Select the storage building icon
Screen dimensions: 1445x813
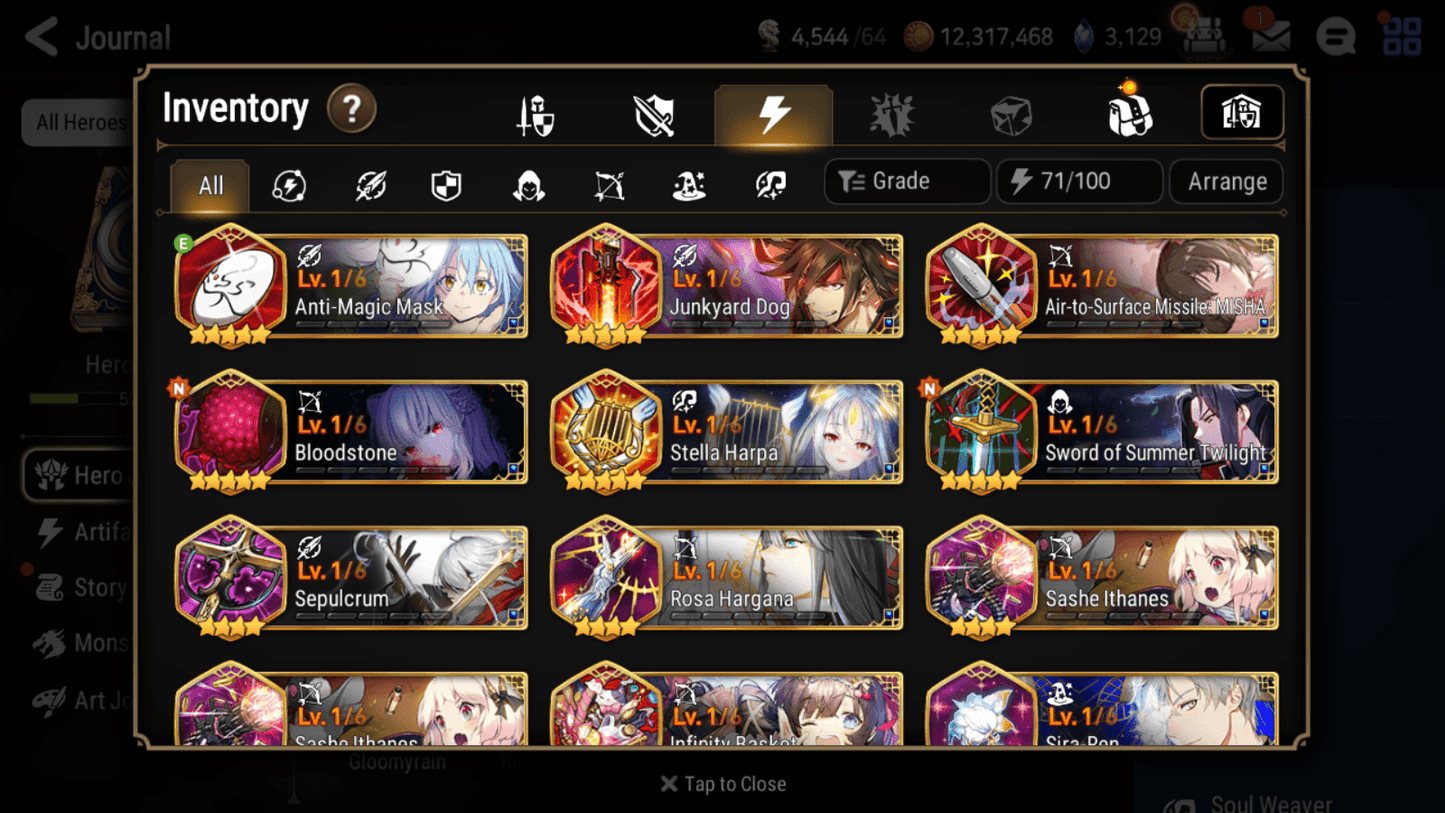click(x=1242, y=113)
